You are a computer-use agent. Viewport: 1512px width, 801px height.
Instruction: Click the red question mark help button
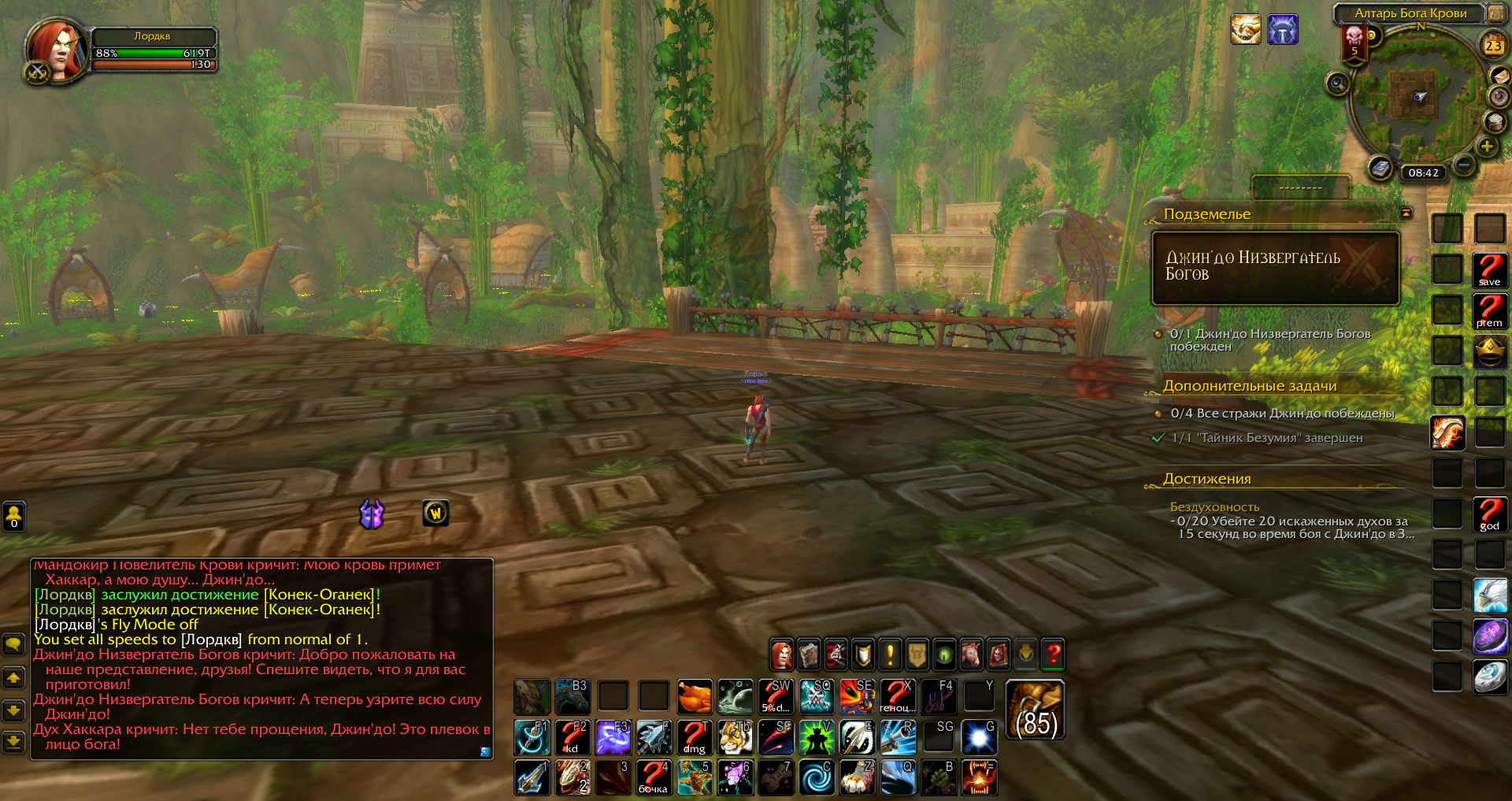[x=1053, y=654]
